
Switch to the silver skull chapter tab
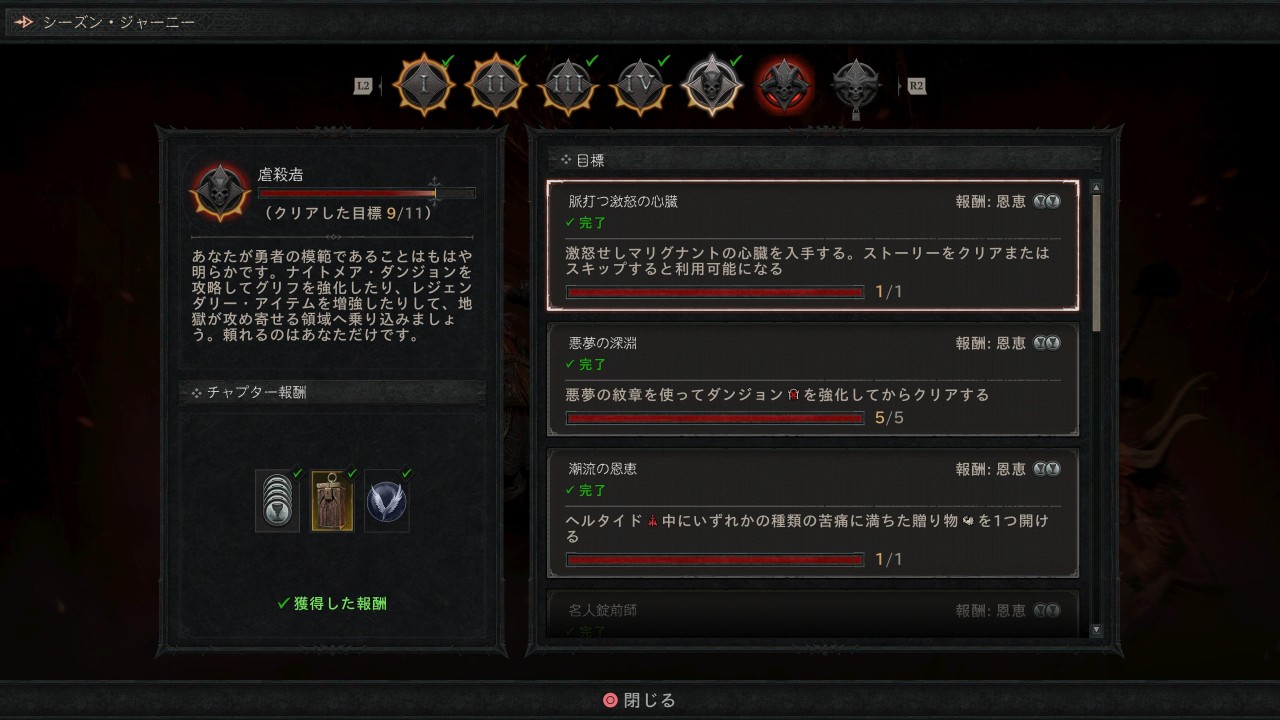(x=712, y=86)
